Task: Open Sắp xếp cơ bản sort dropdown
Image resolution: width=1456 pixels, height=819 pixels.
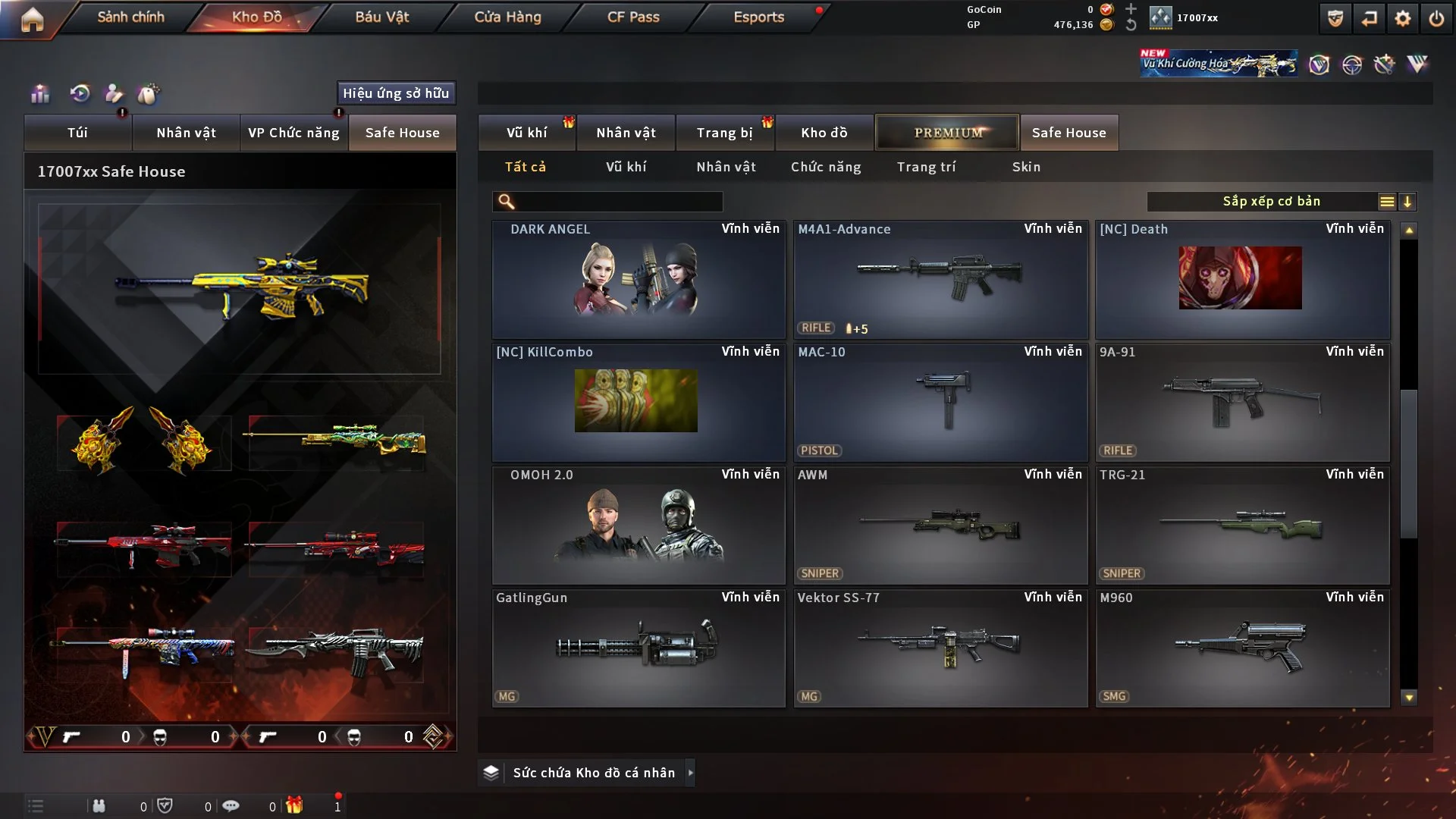Action: [x=1271, y=202]
